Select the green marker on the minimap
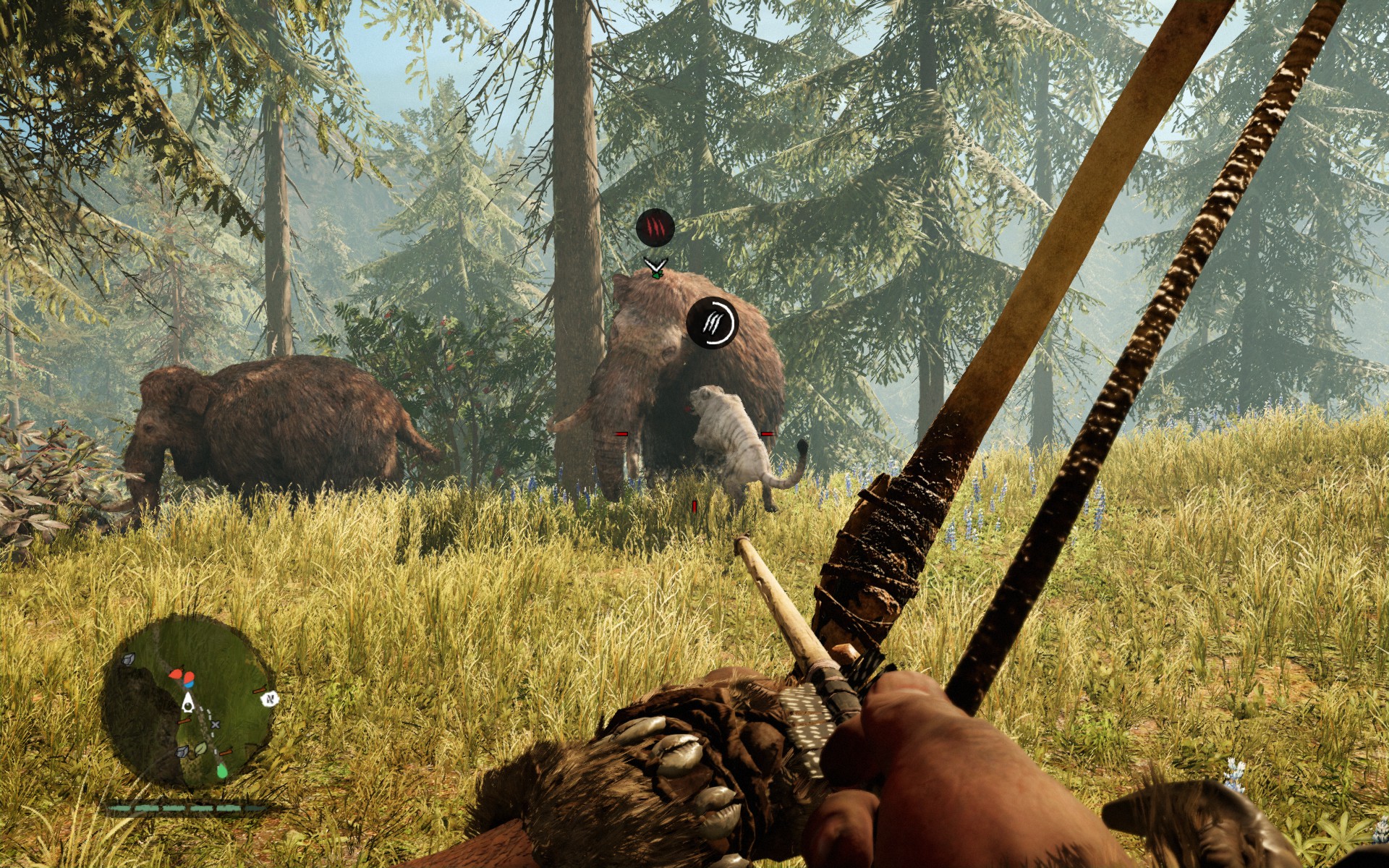Screen dimensions: 1389x868 (222, 771)
